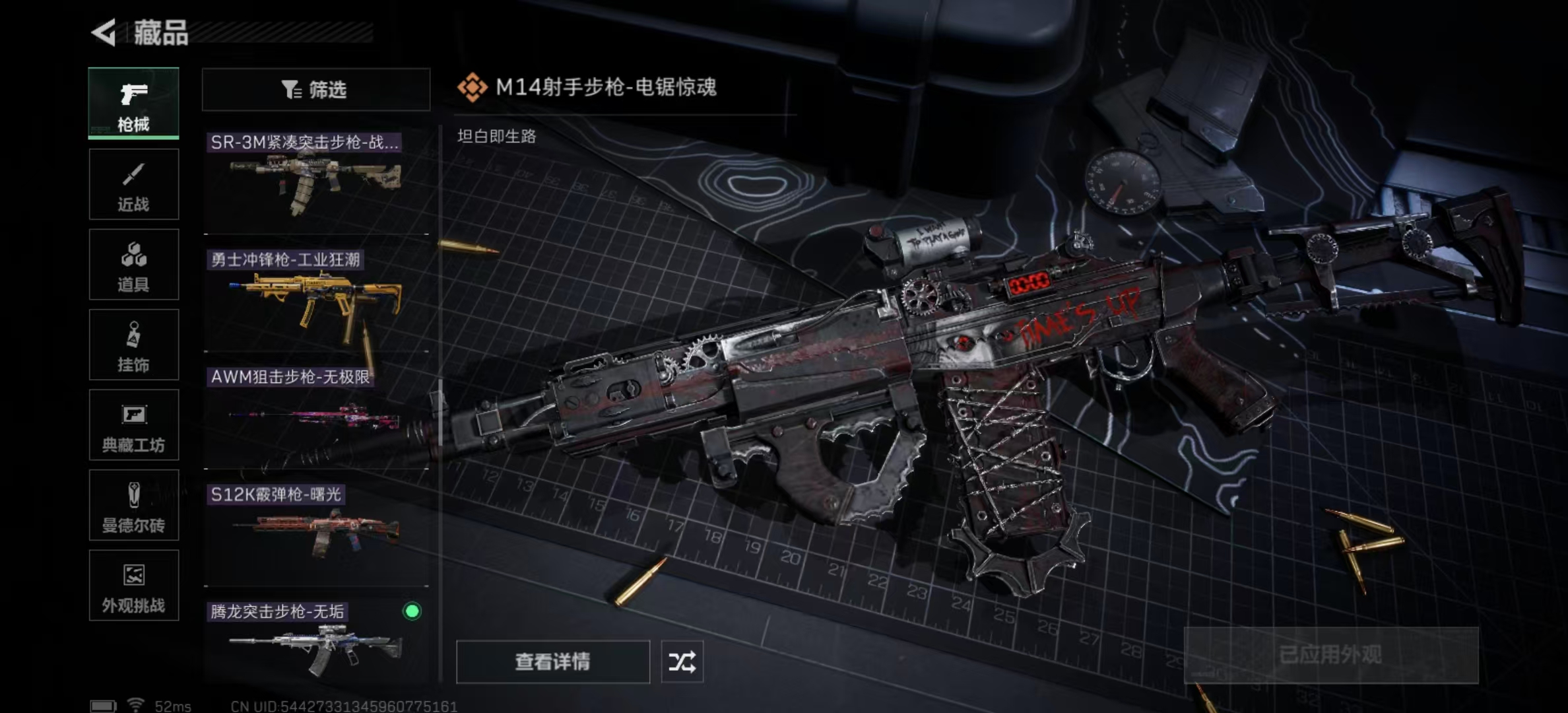Switch to the 曼德尔砖 tab
The height and width of the screenshot is (713, 1568).
[133, 505]
